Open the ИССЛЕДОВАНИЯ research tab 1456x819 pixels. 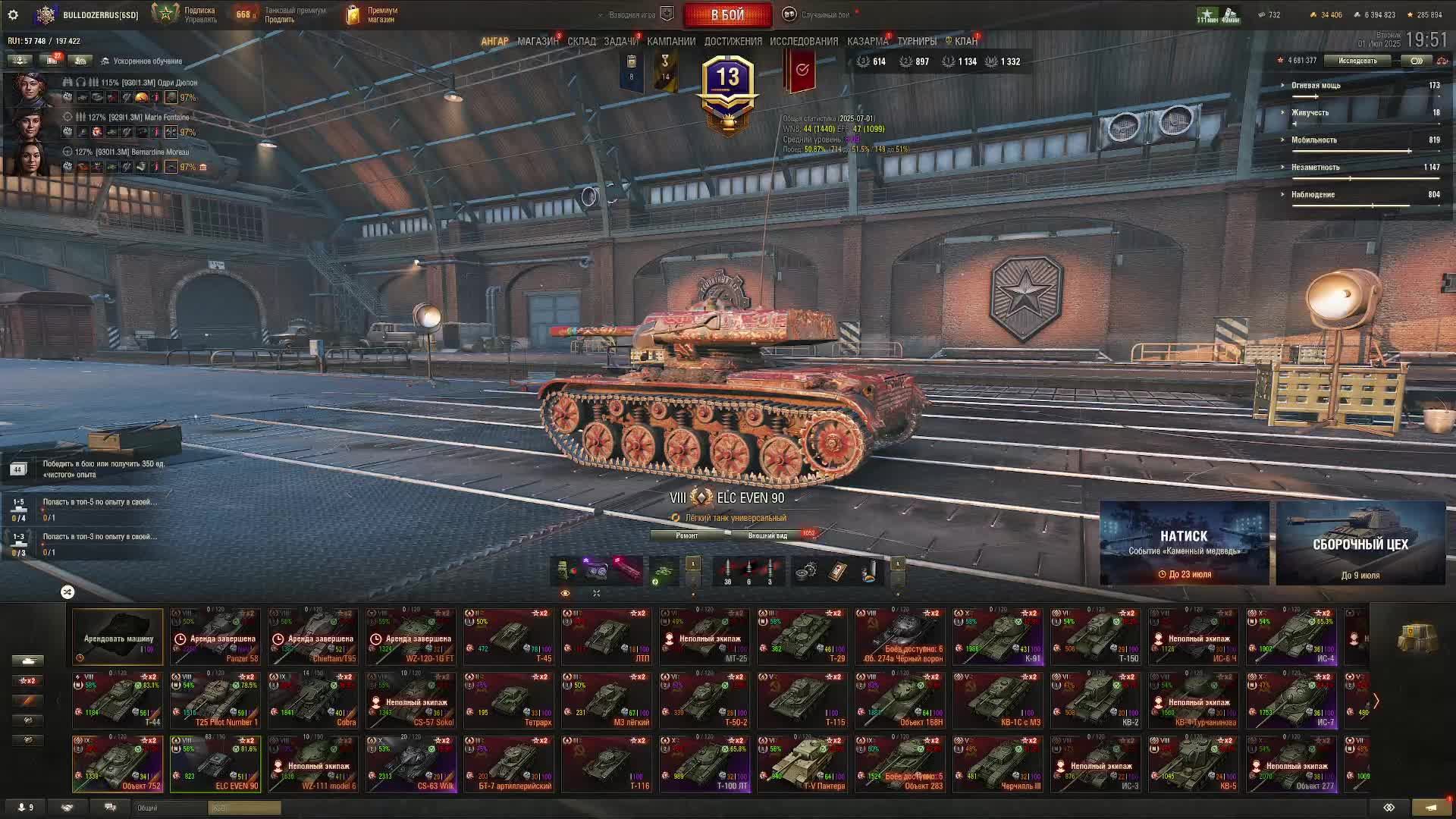(804, 42)
